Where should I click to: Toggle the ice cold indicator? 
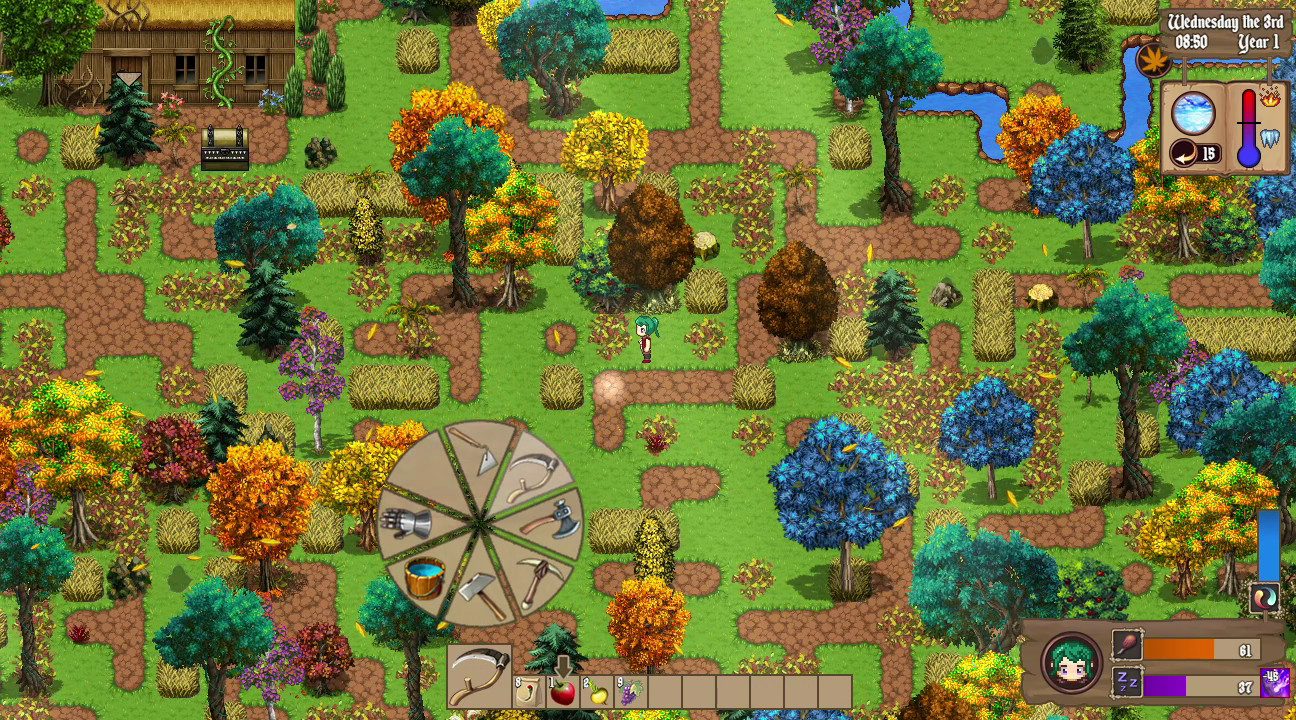[1269, 136]
